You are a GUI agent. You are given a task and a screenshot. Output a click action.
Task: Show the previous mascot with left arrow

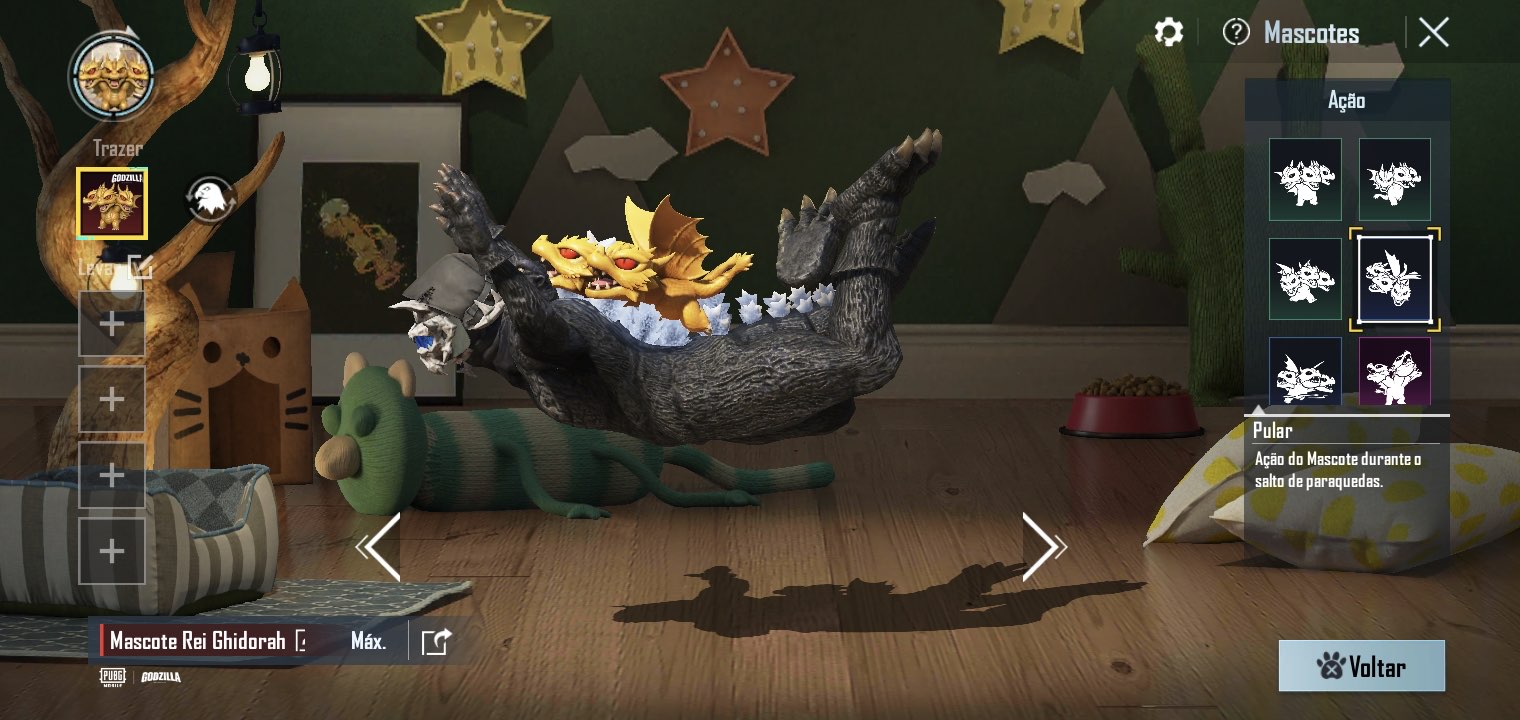[380, 547]
